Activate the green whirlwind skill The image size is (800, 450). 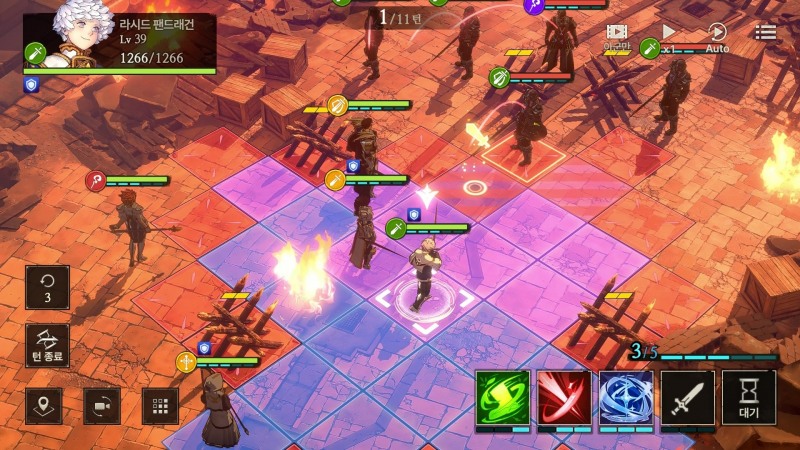[502, 397]
